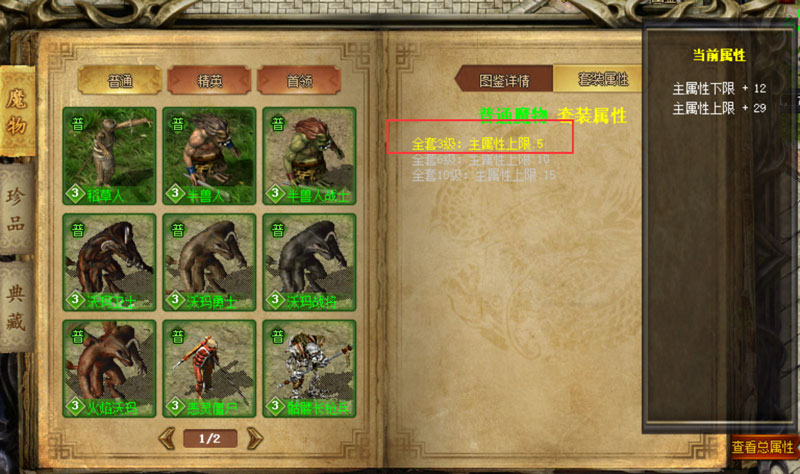Screen dimensions: 800x474
Task: Select the 半兽人战士 green orc warrior card
Action: click(x=309, y=155)
